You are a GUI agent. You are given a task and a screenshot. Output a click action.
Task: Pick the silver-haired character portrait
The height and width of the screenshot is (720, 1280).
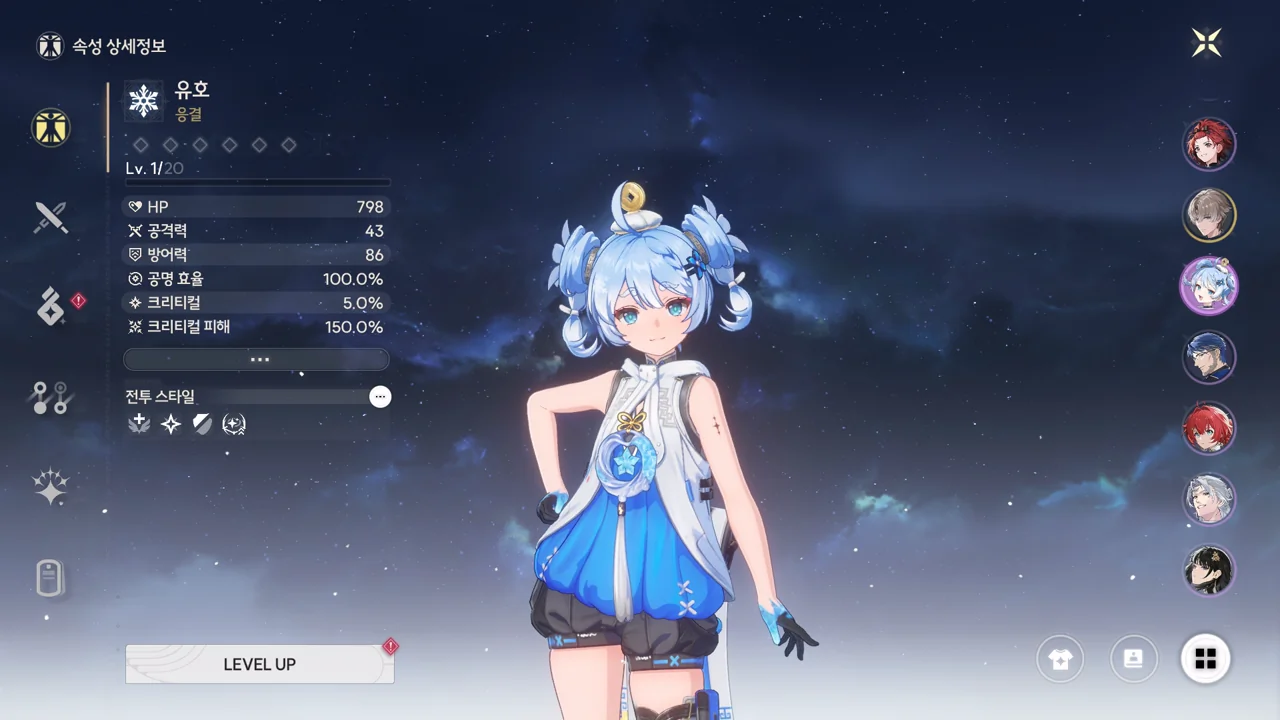[1210, 499]
